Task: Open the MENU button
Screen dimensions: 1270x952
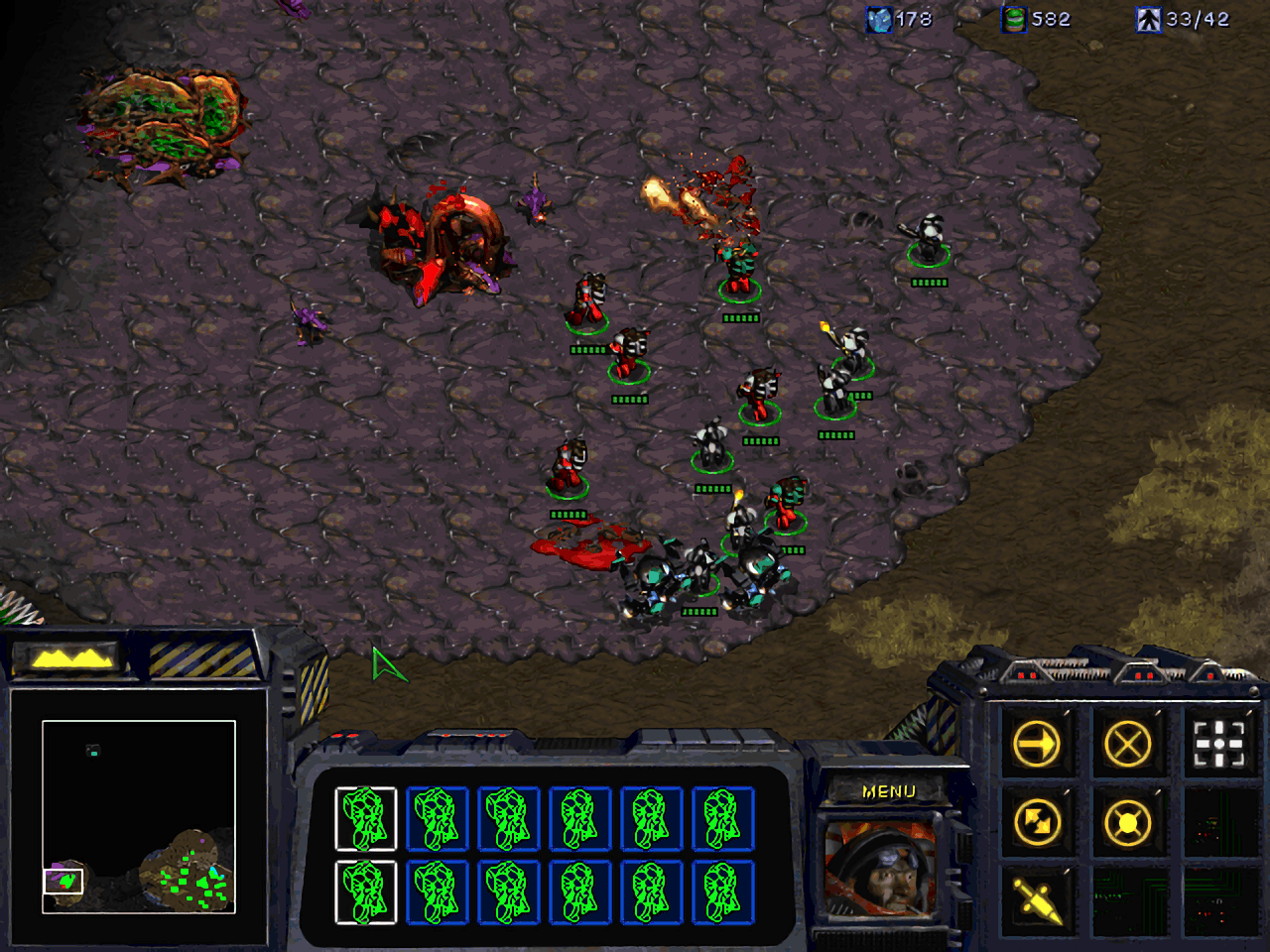Action: click(x=890, y=791)
